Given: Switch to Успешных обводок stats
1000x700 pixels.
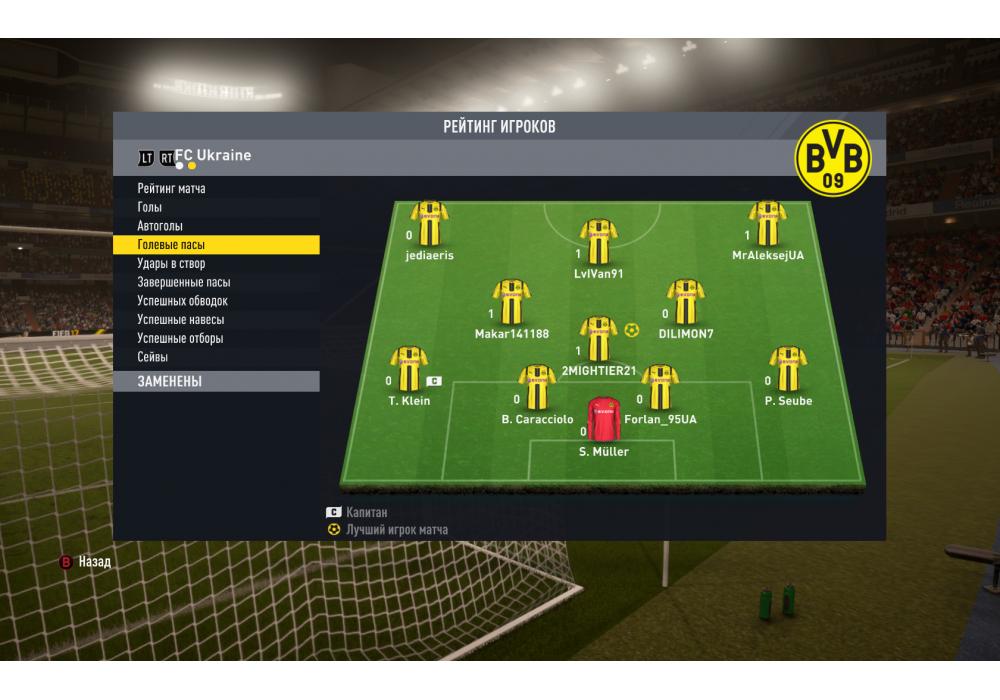Looking at the screenshot, I should (183, 301).
